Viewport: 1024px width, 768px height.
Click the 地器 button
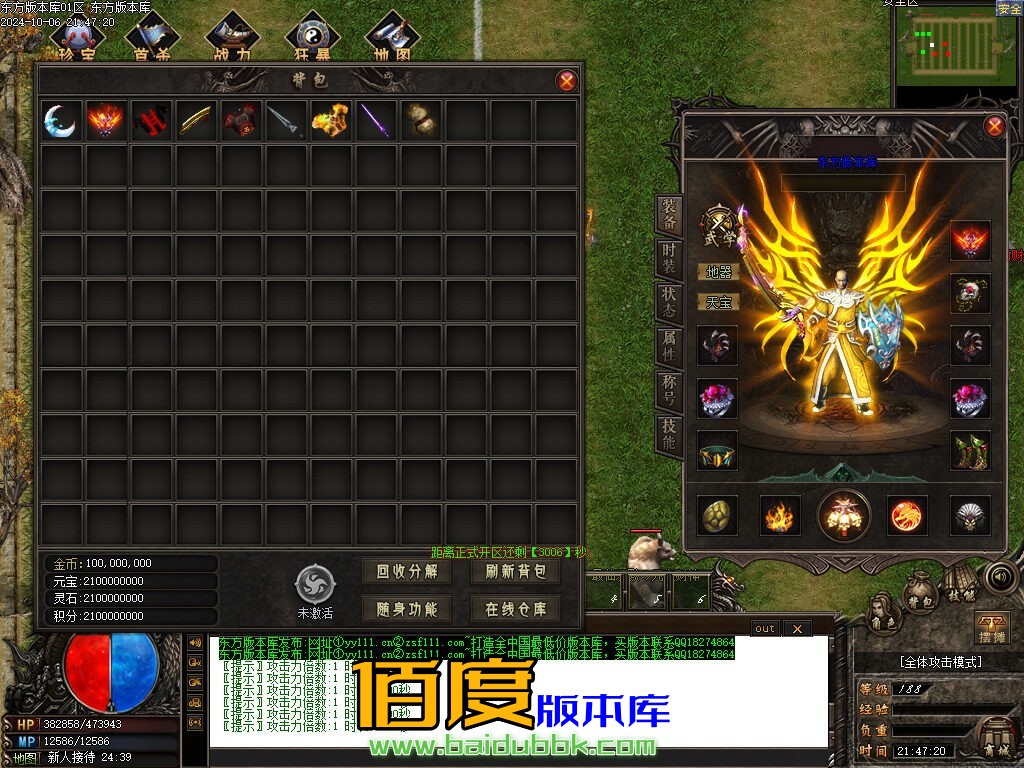coord(718,271)
